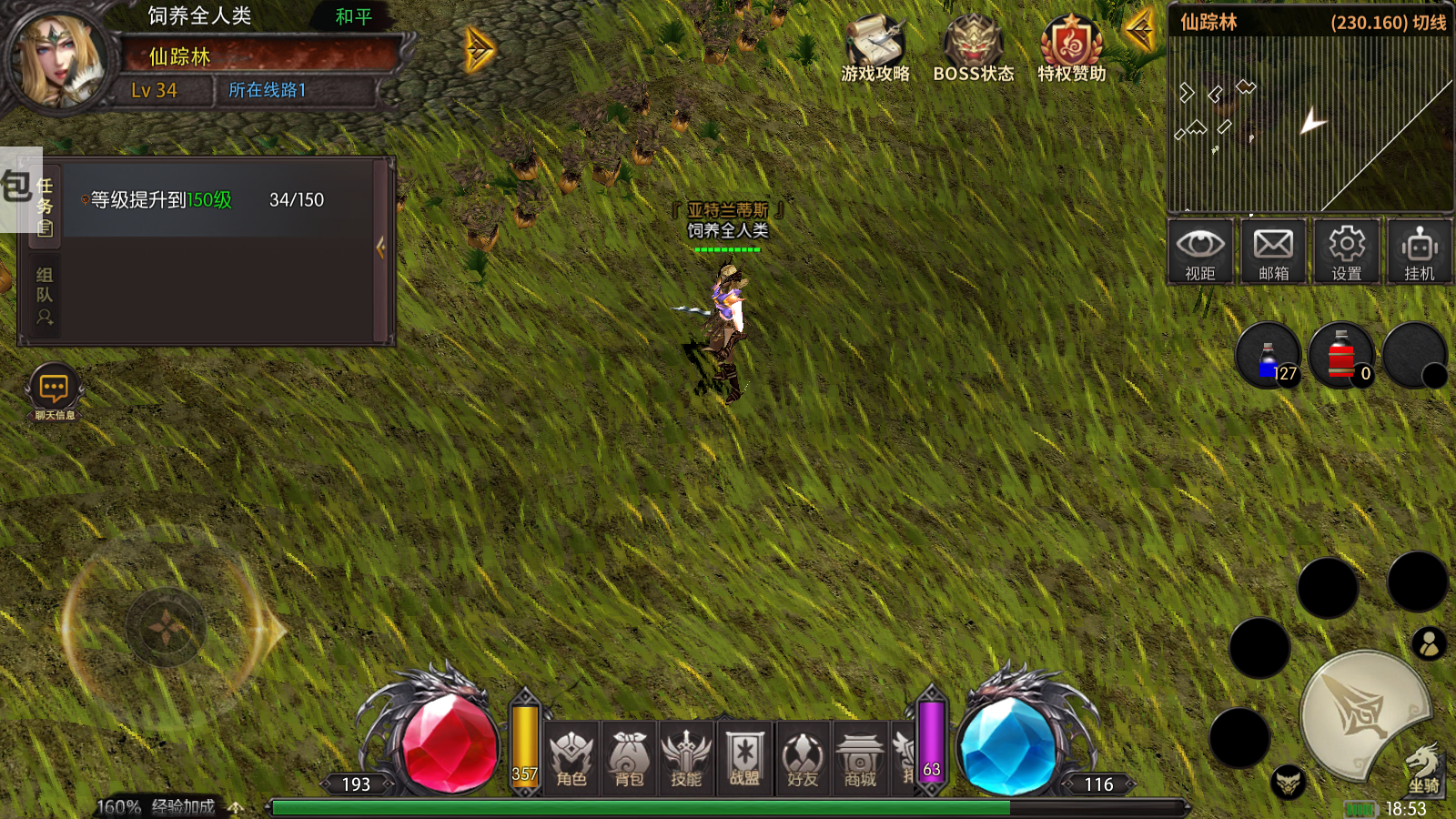Drink the blue potion showing 127
1456x819 pixels.
click(1268, 355)
